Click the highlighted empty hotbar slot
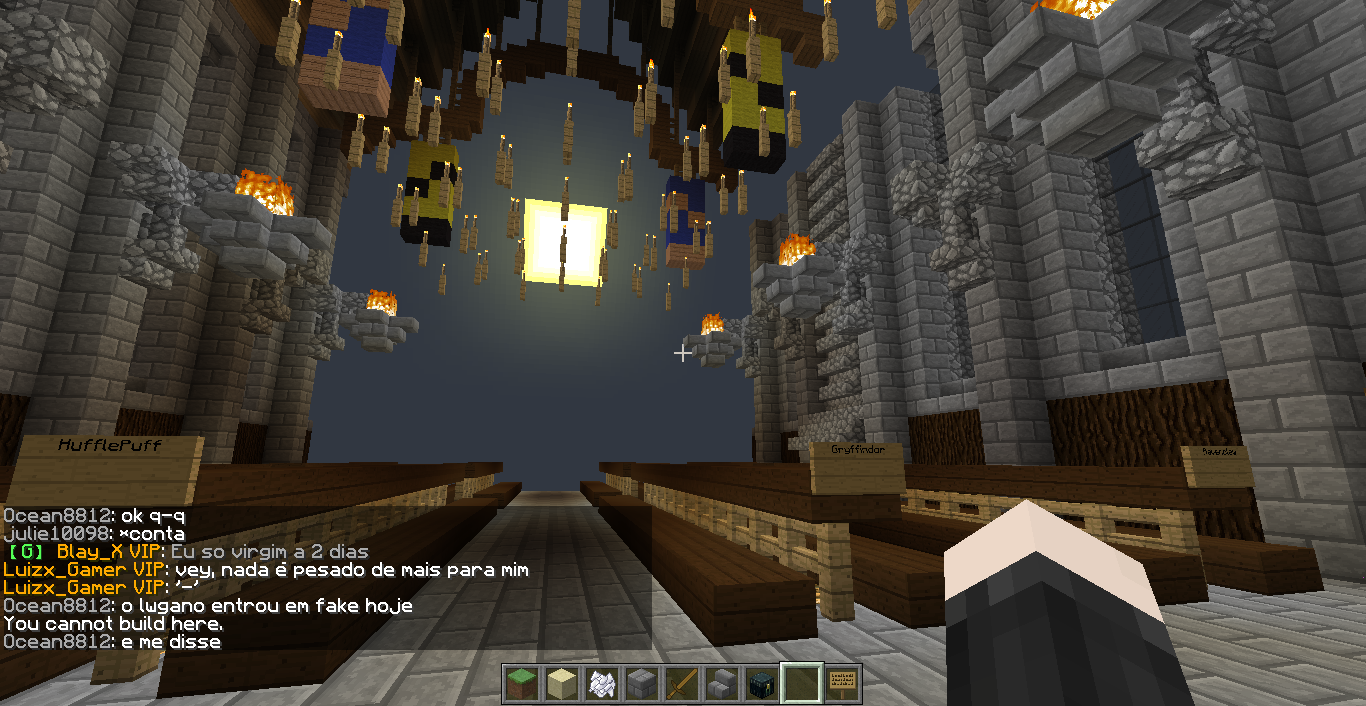1366x706 pixels. 801,684
